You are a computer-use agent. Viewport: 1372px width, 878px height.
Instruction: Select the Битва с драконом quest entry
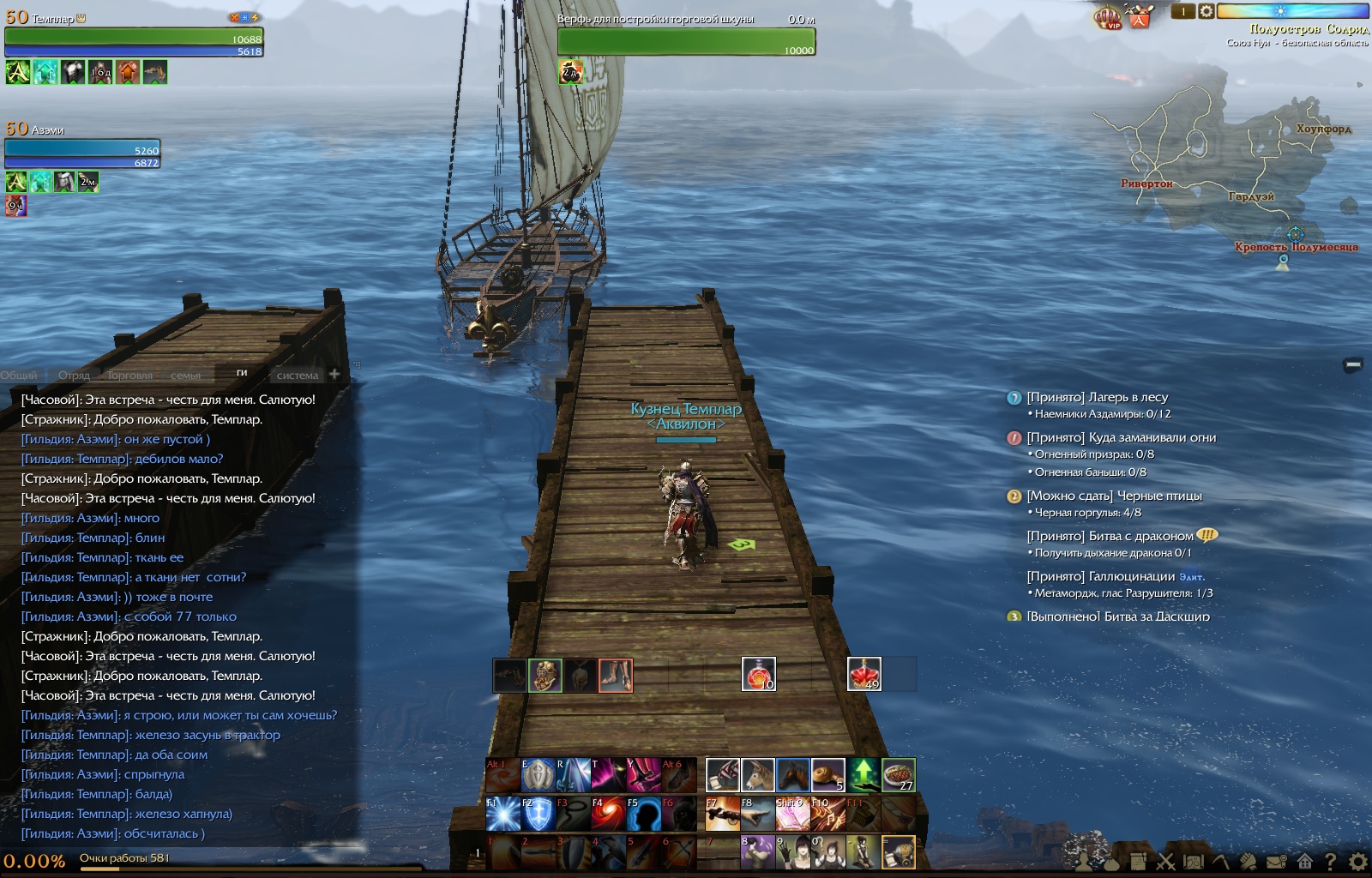coord(1110,536)
